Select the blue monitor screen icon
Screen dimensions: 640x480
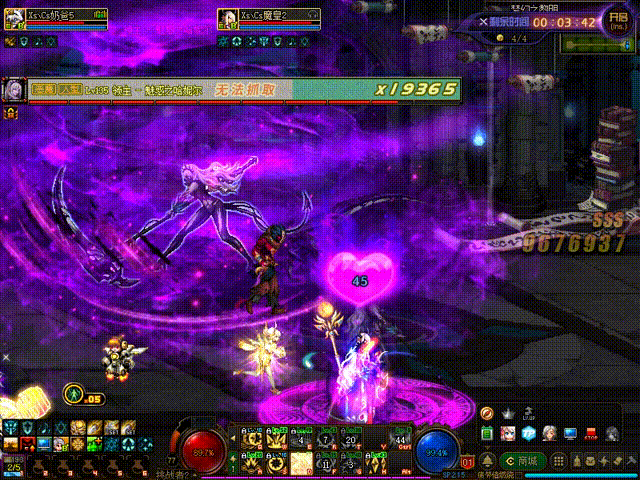(x=570, y=433)
